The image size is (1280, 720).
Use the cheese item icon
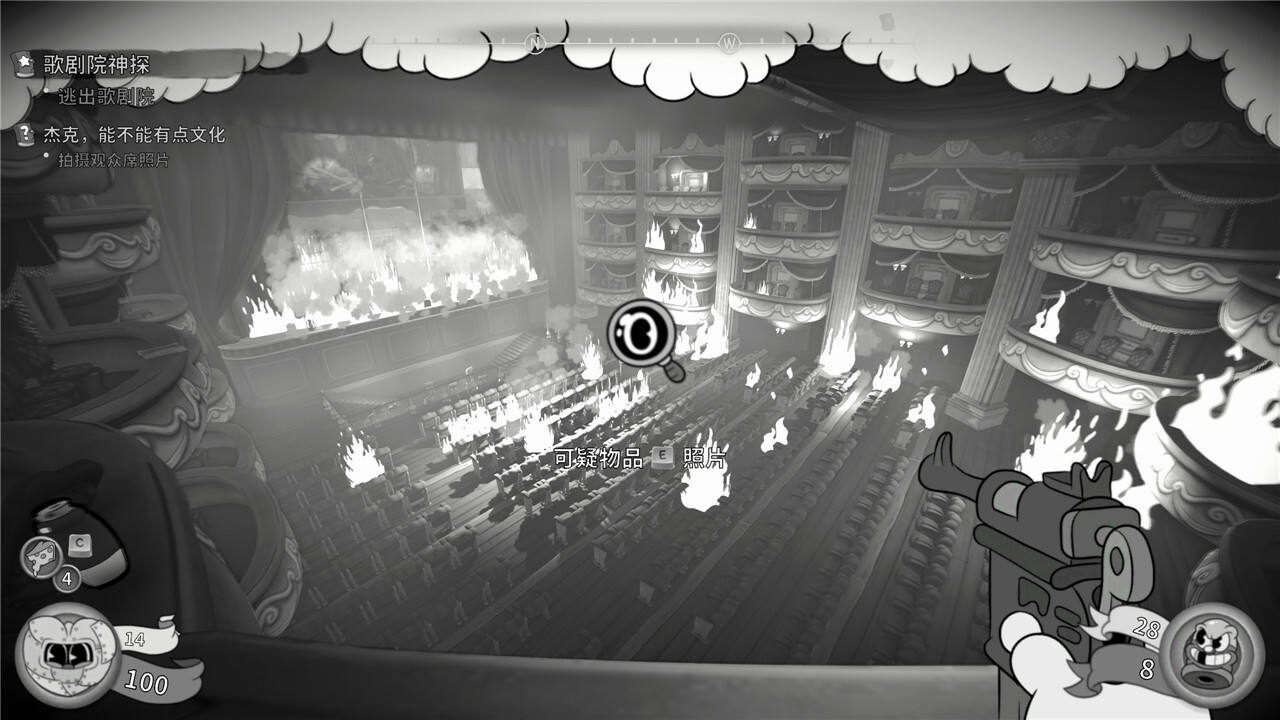(x=41, y=556)
